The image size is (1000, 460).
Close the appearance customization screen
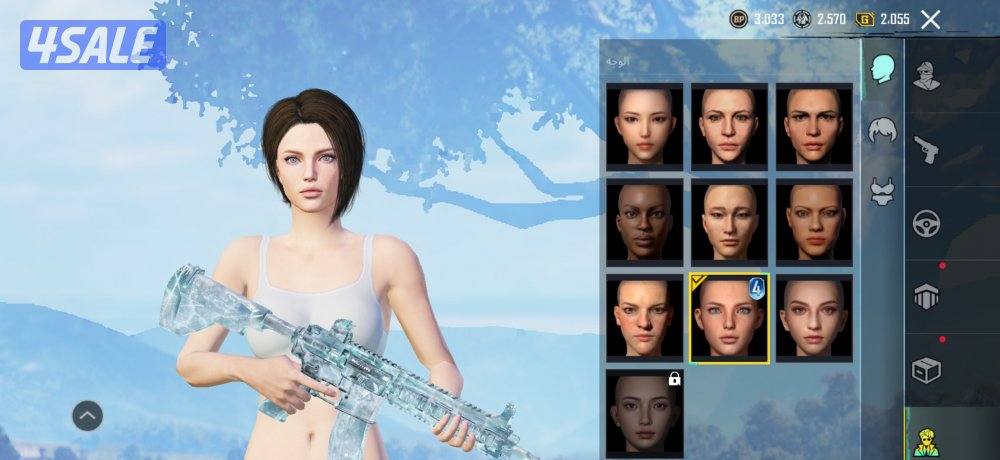[930, 19]
